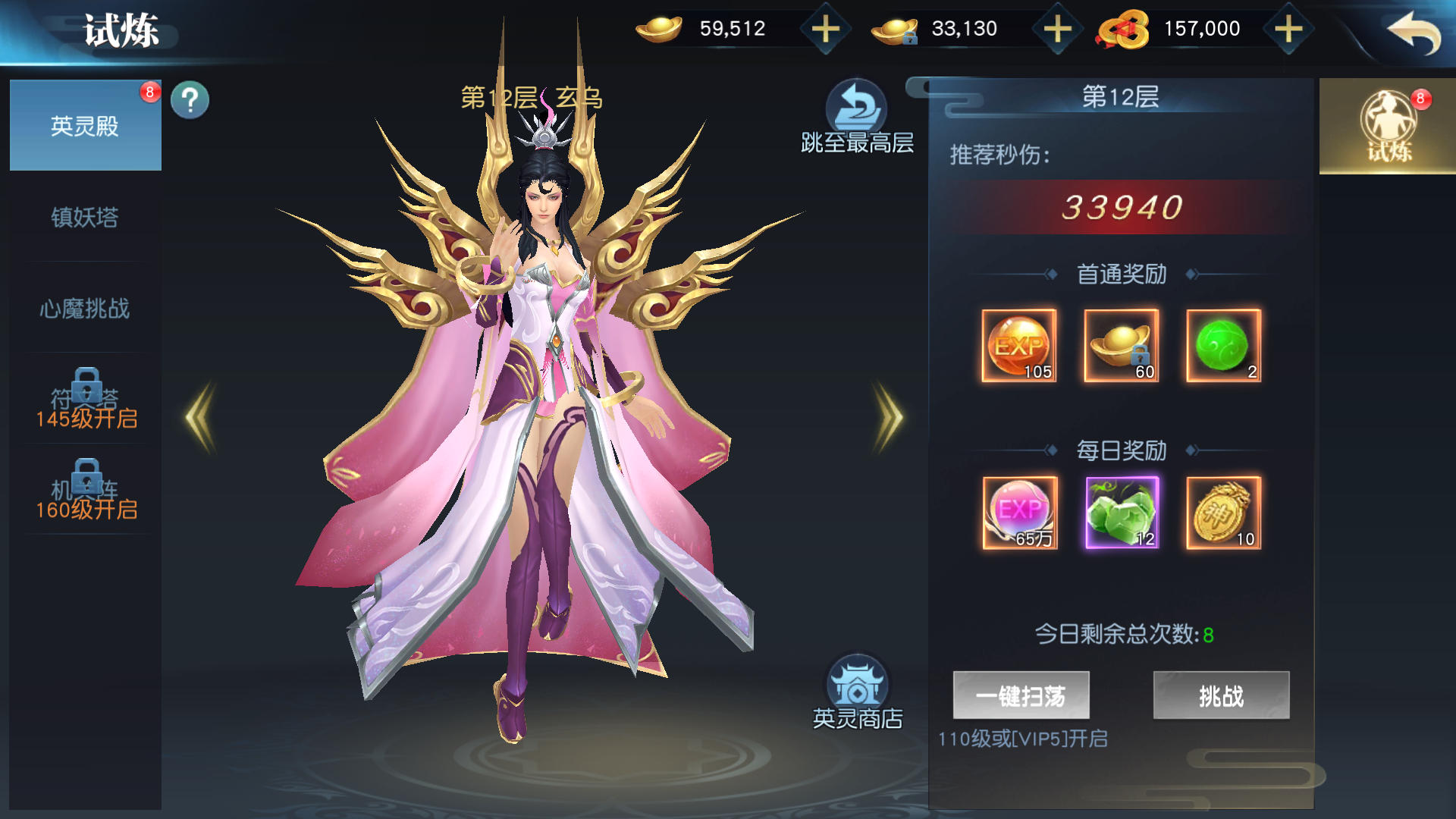Inspect the gold 神 coin daily reward
Viewport: 1456px width, 819px height.
(1223, 513)
